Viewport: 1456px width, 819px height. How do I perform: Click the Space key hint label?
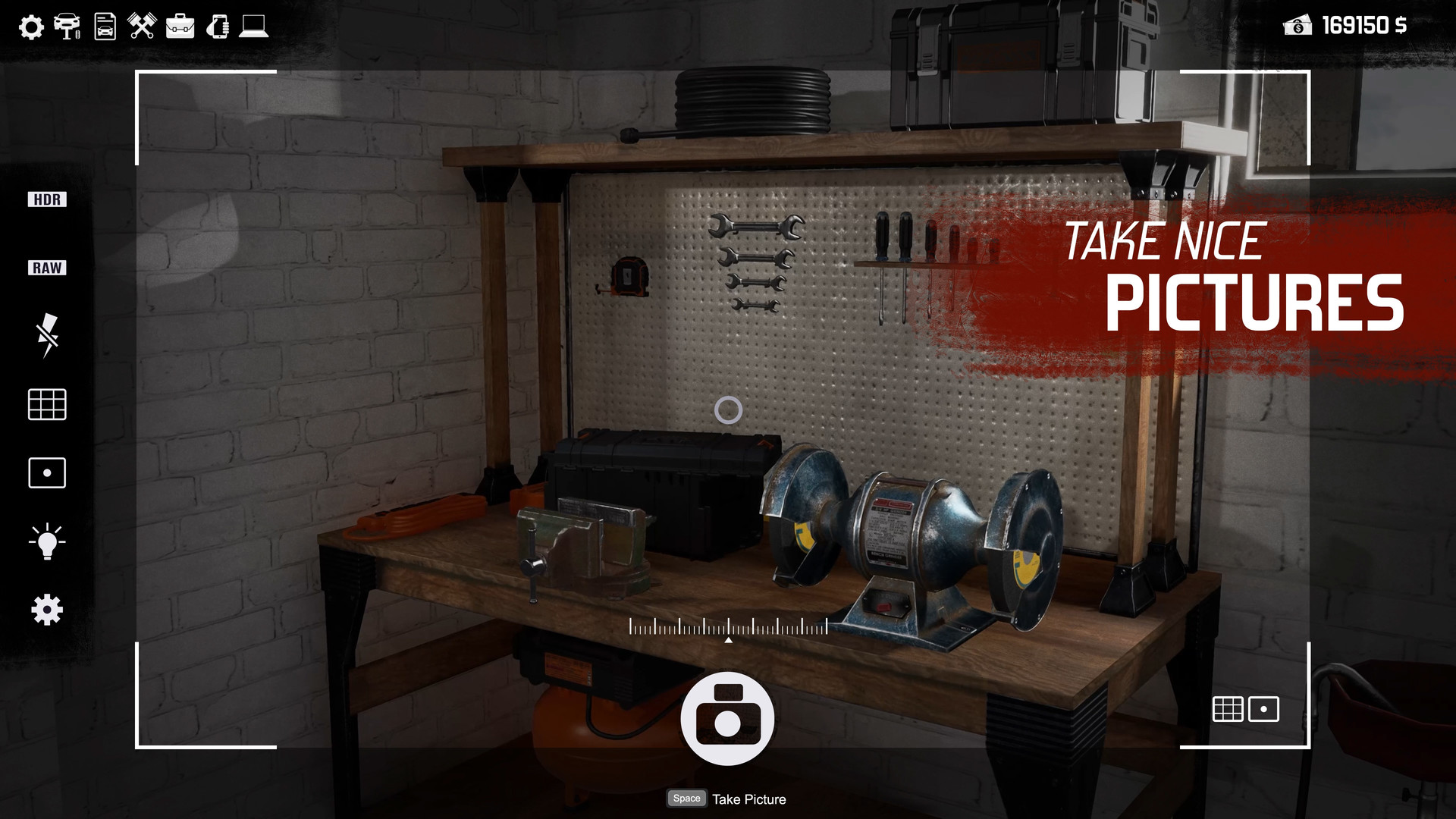[686, 798]
